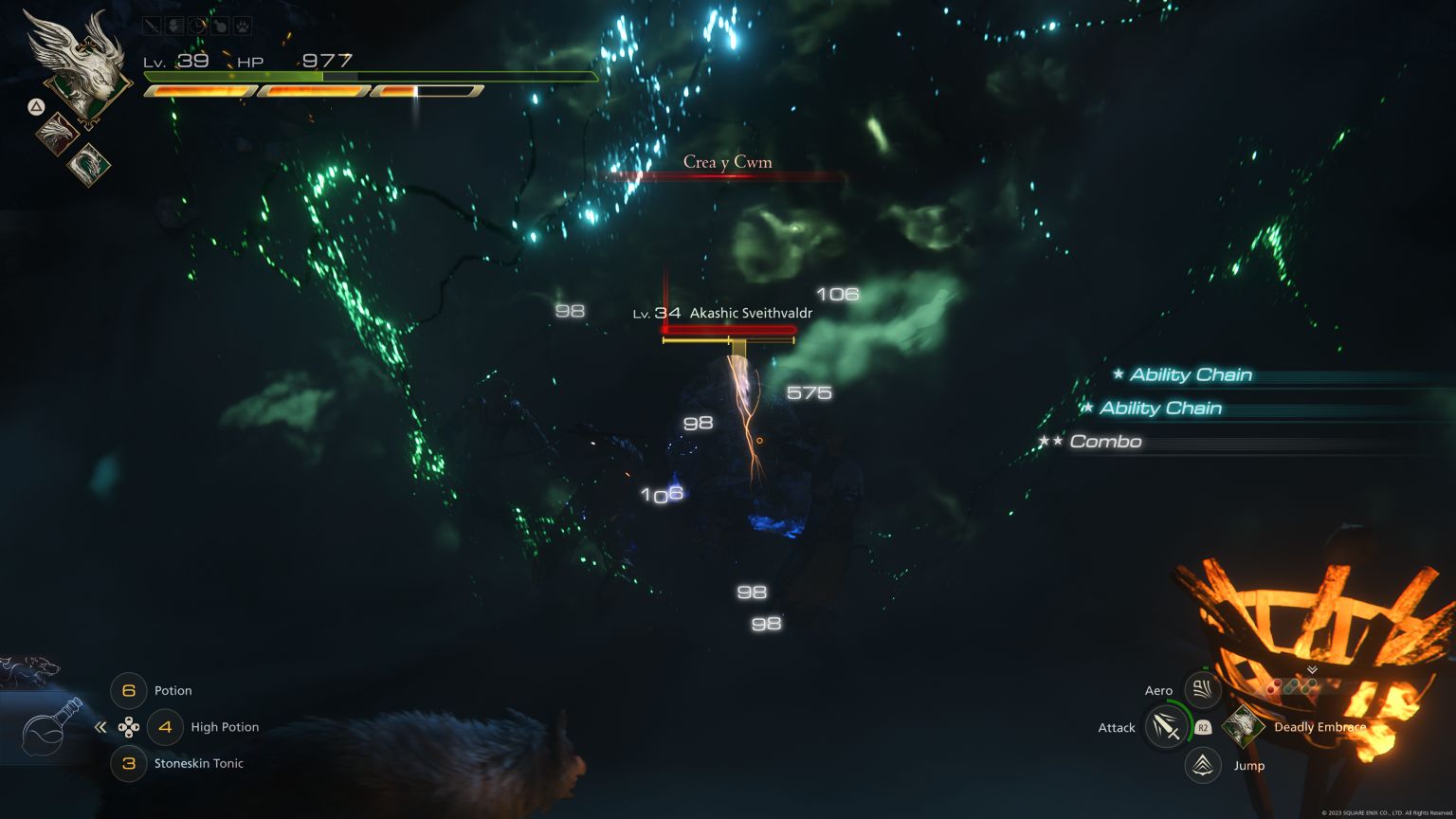
Task: Activate the sword Attack icon
Action: pyautogui.click(x=1167, y=727)
